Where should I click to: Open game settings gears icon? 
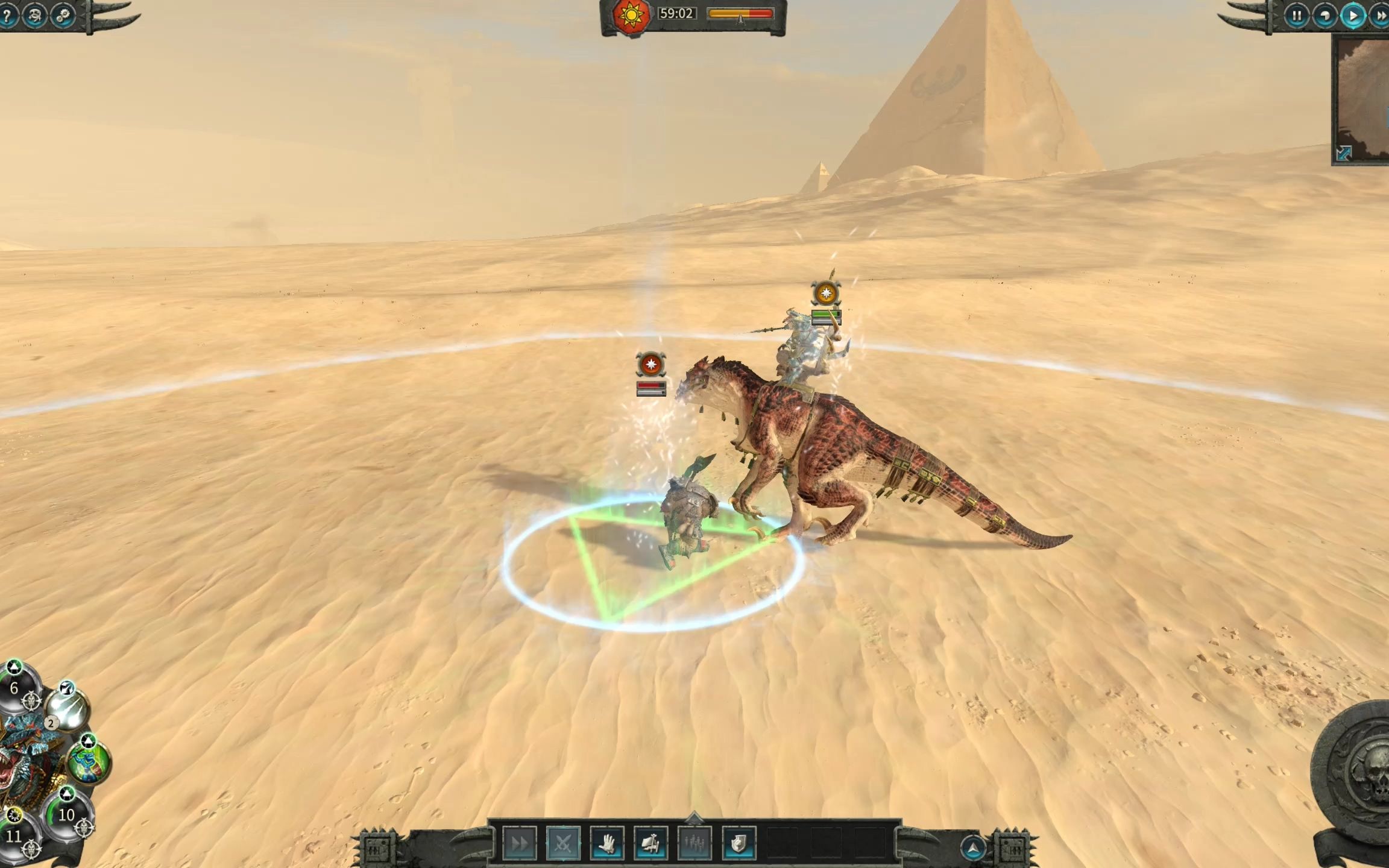point(63,16)
